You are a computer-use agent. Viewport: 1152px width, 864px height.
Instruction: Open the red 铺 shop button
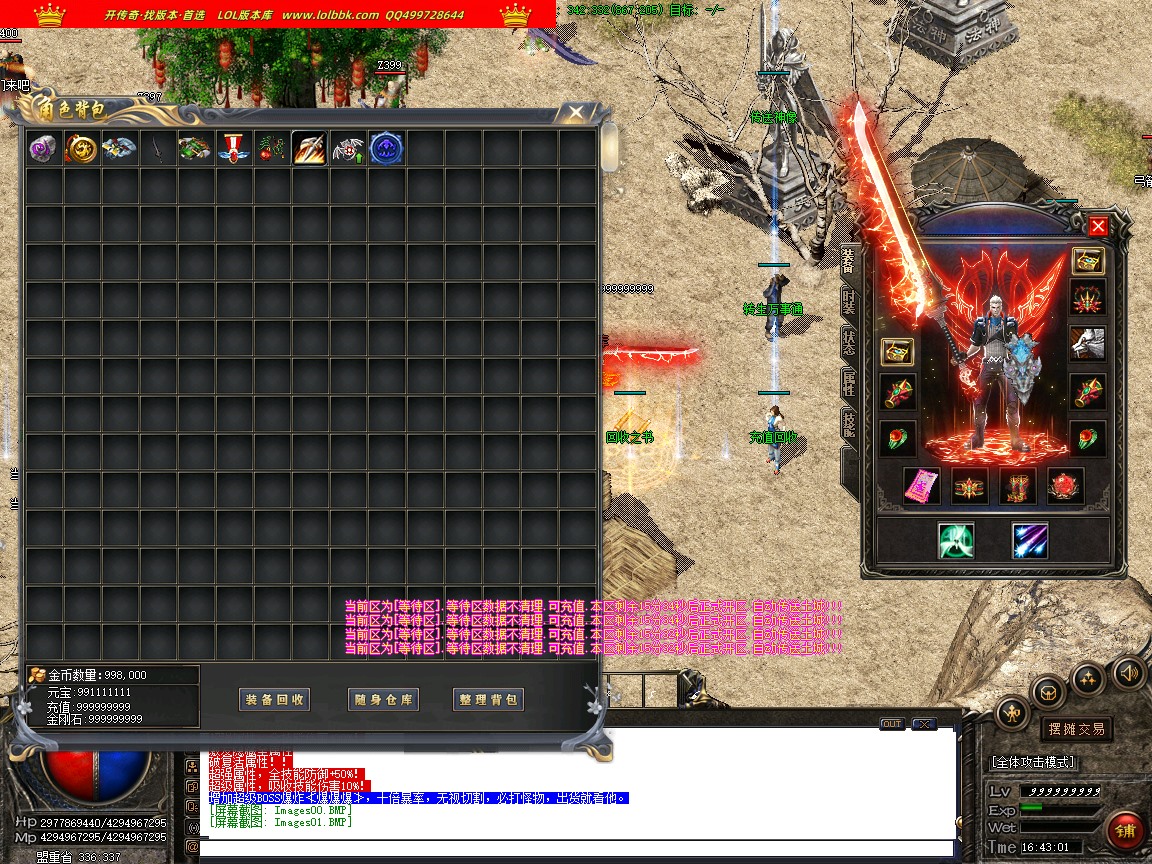[x=1125, y=830]
